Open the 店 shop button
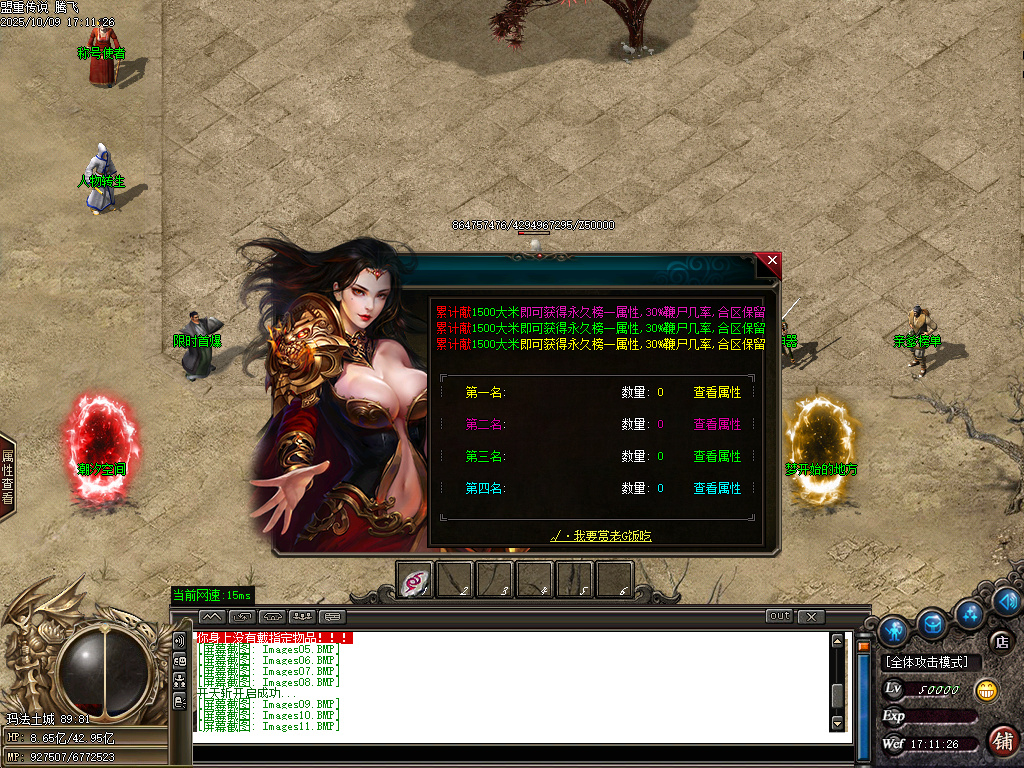1024x768 pixels. pyautogui.click(x=999, y=641)
